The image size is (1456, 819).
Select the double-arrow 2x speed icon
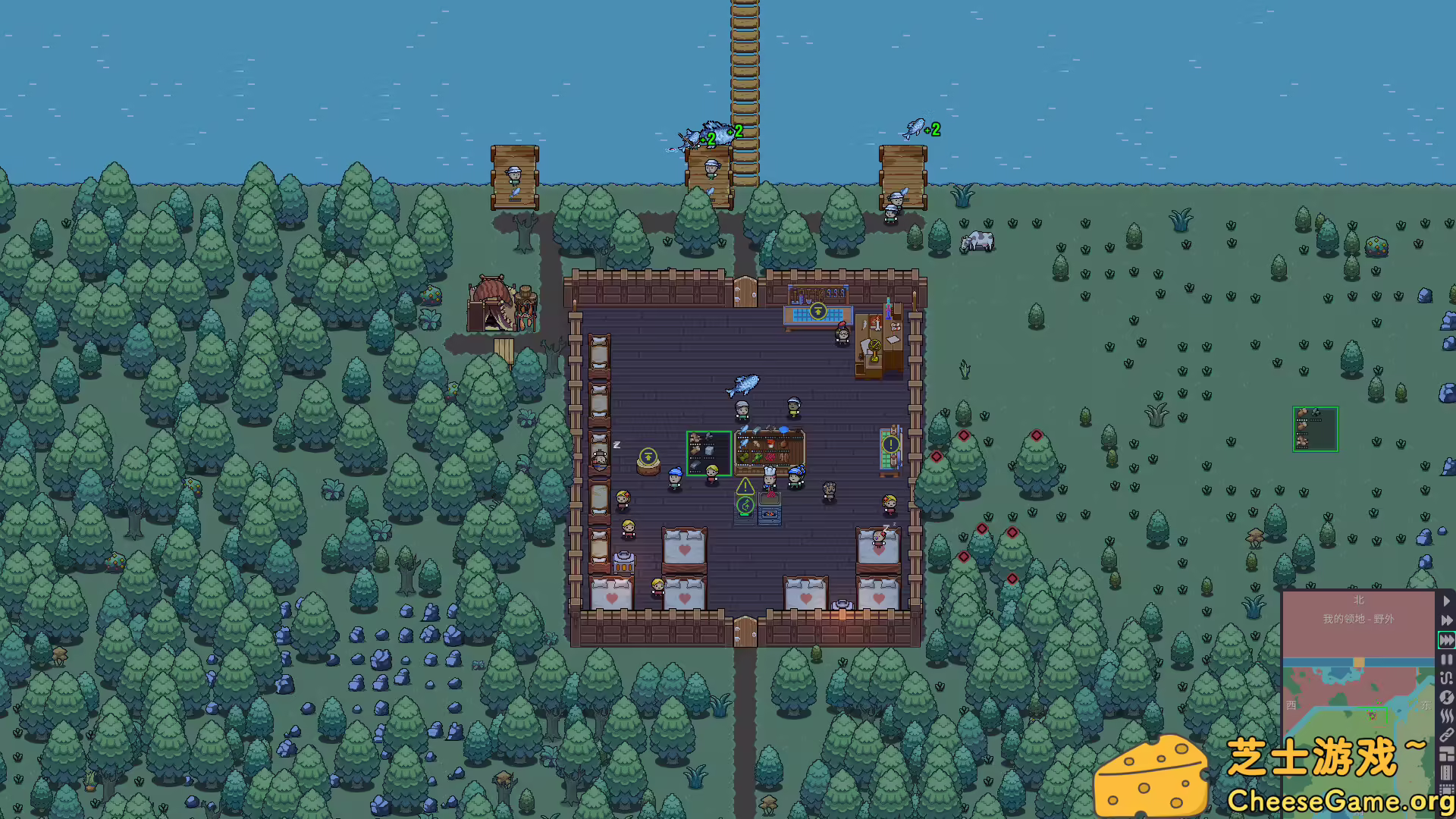1447,620
